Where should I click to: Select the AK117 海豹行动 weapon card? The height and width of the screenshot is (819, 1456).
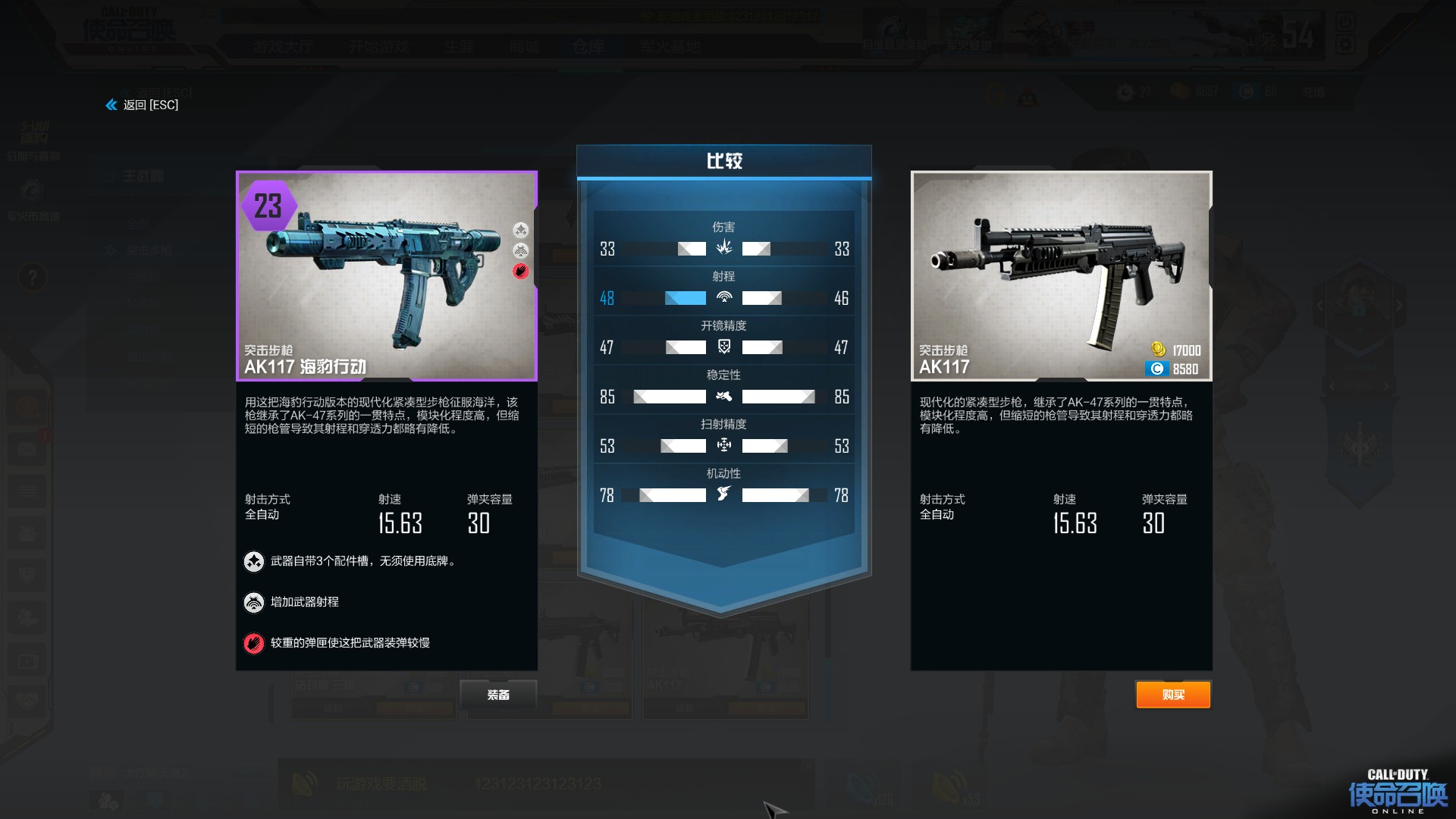point(387,276)
